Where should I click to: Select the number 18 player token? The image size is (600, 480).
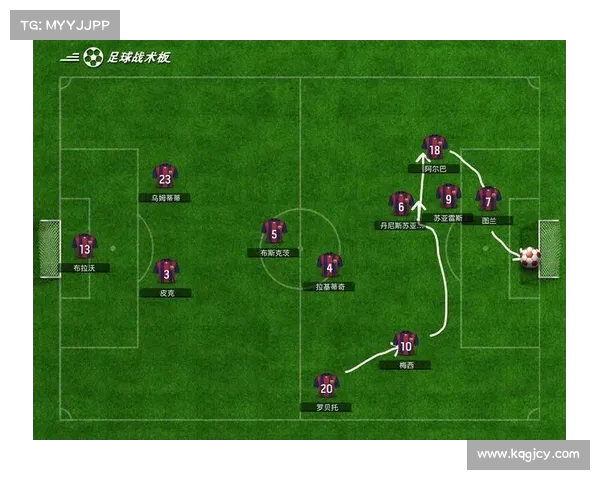[434, 148]
